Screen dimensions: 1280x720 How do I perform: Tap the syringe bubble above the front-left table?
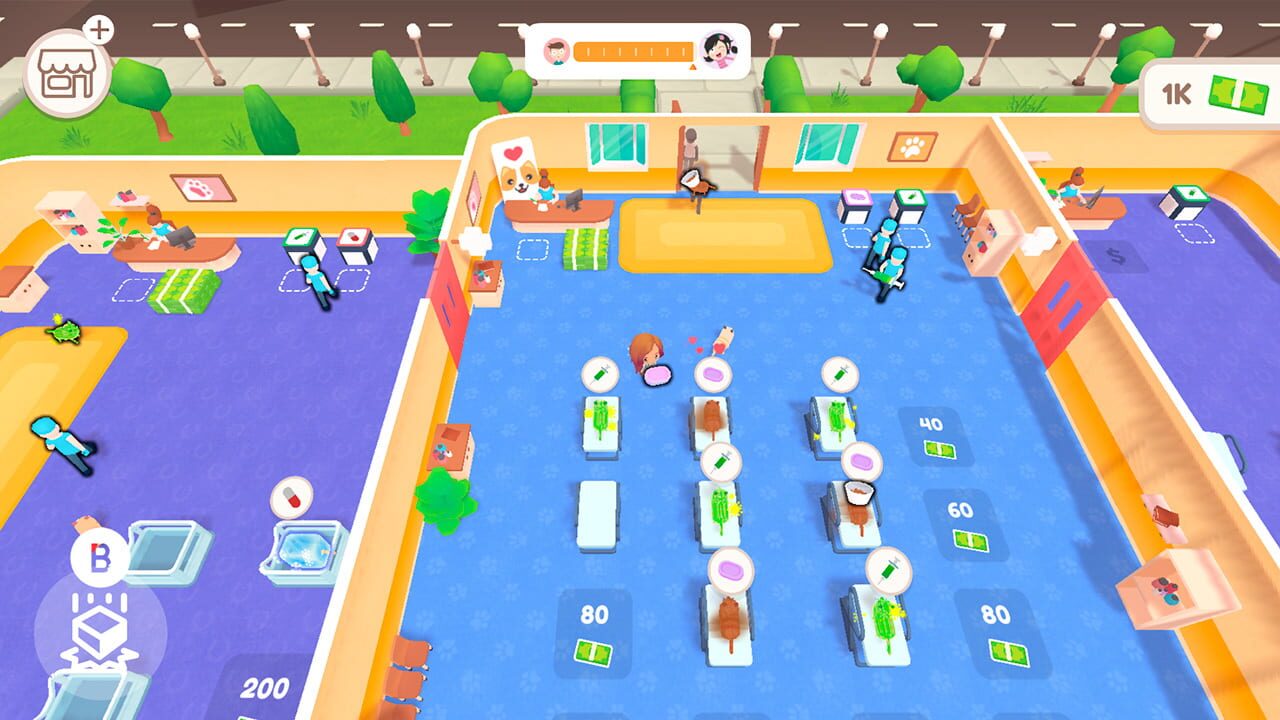[x=599, y=373]
